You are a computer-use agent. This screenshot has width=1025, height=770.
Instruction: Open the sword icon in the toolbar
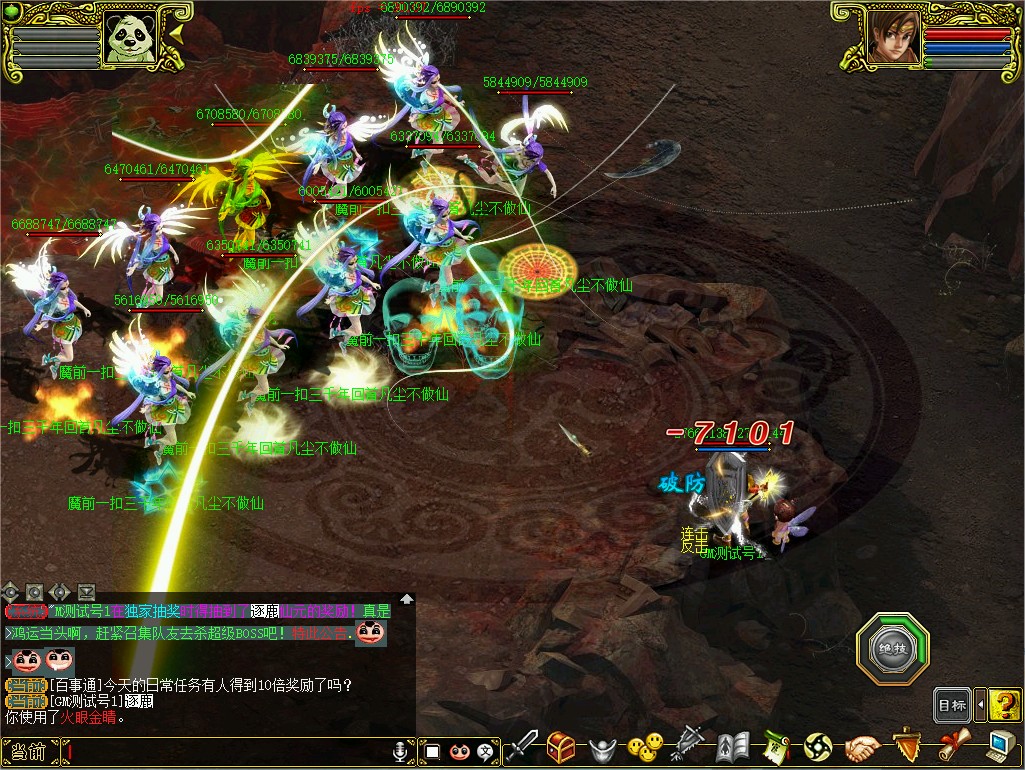[x=522, y=746]
